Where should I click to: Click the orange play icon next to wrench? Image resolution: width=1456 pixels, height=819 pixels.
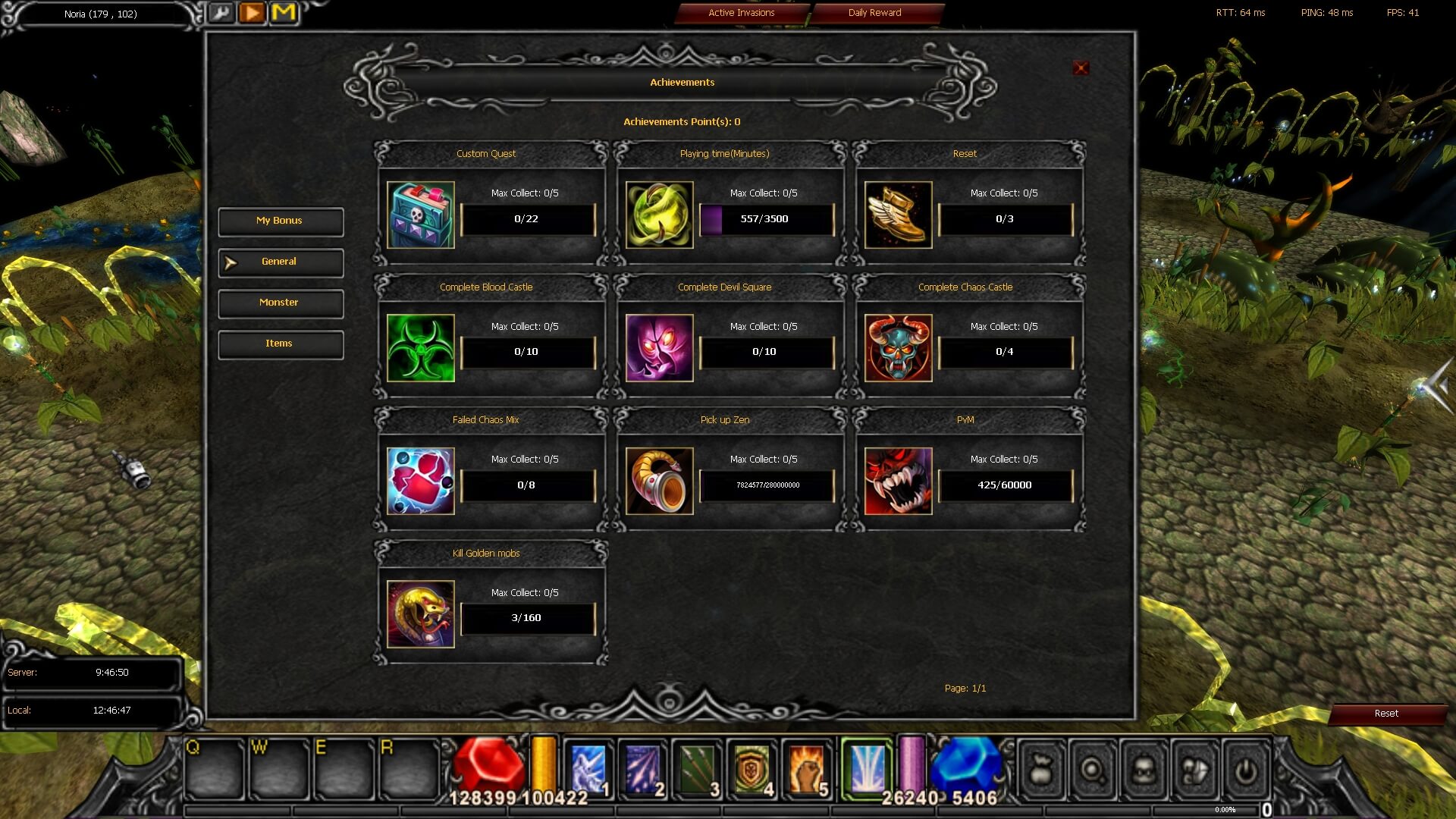pyautogui.click(x=253, y=12)
